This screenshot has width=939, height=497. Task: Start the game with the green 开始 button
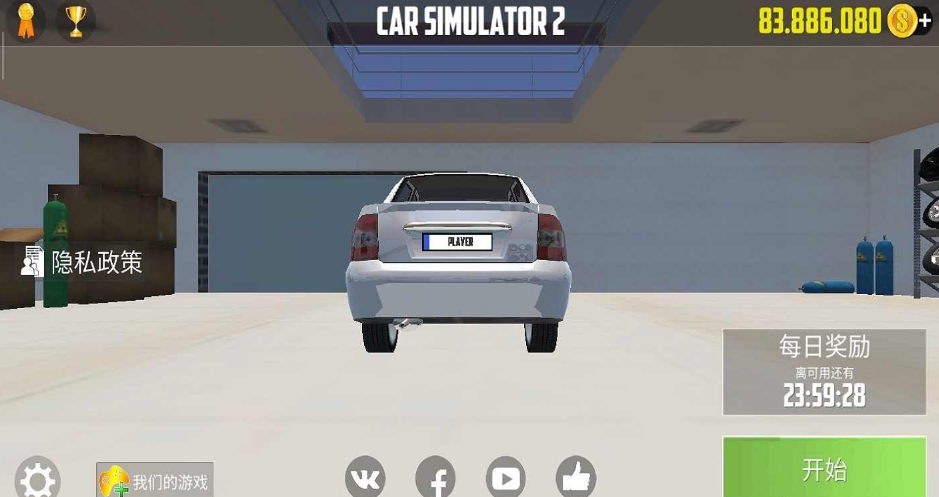[x=824, y=468]
